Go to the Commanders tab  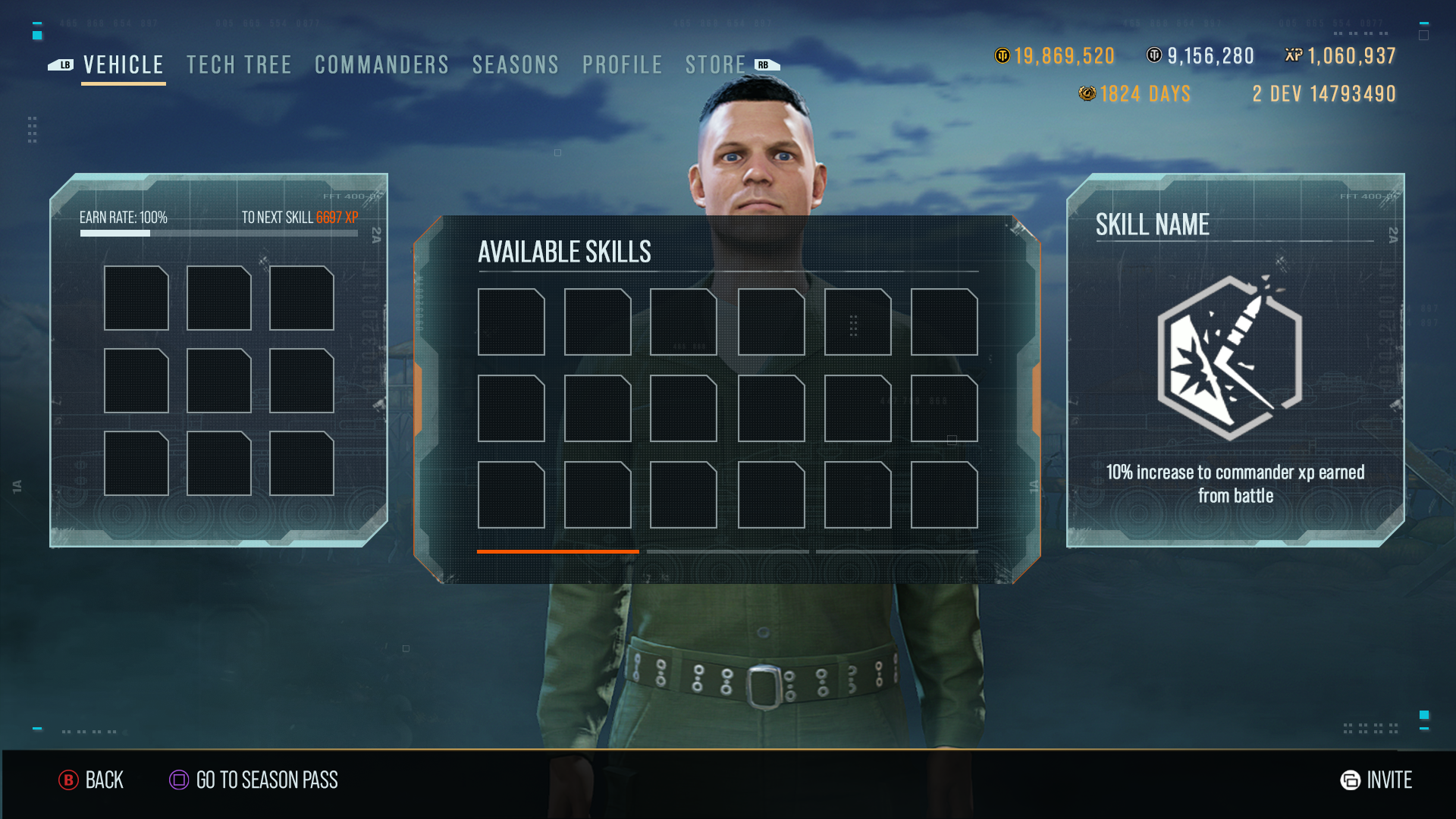381,65
